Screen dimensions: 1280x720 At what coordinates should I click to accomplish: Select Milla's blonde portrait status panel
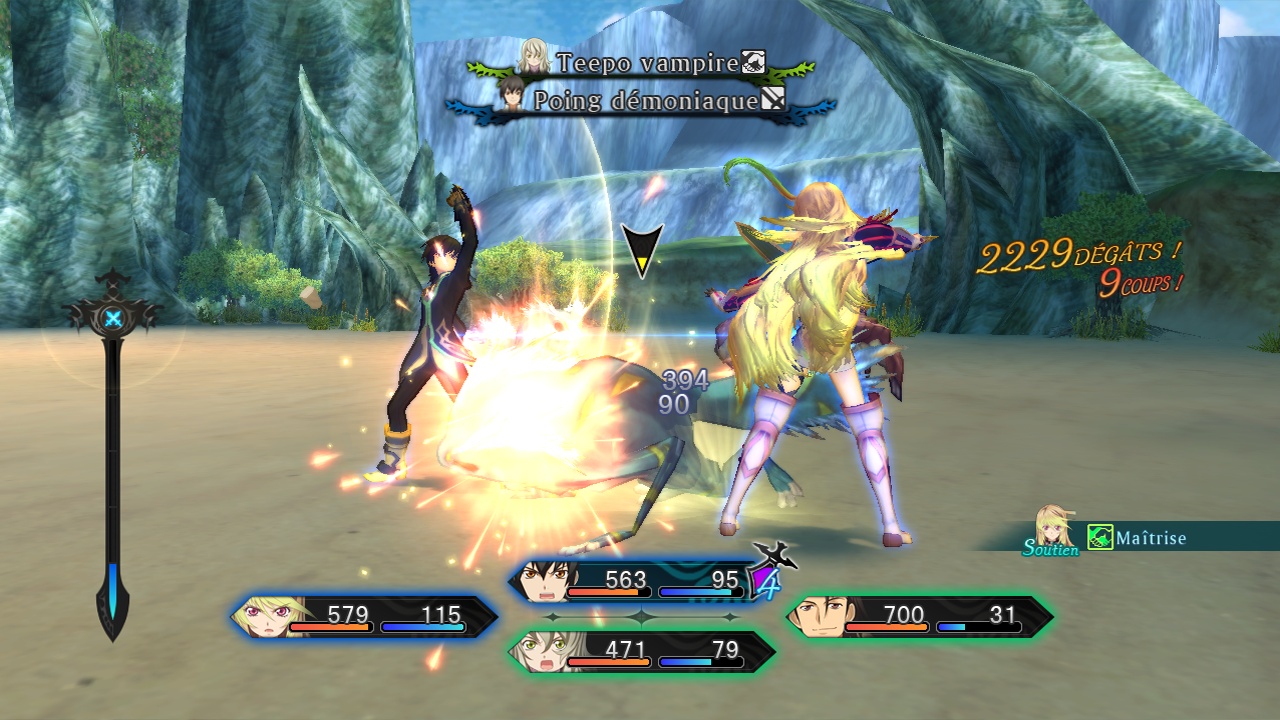pos(364,616)
